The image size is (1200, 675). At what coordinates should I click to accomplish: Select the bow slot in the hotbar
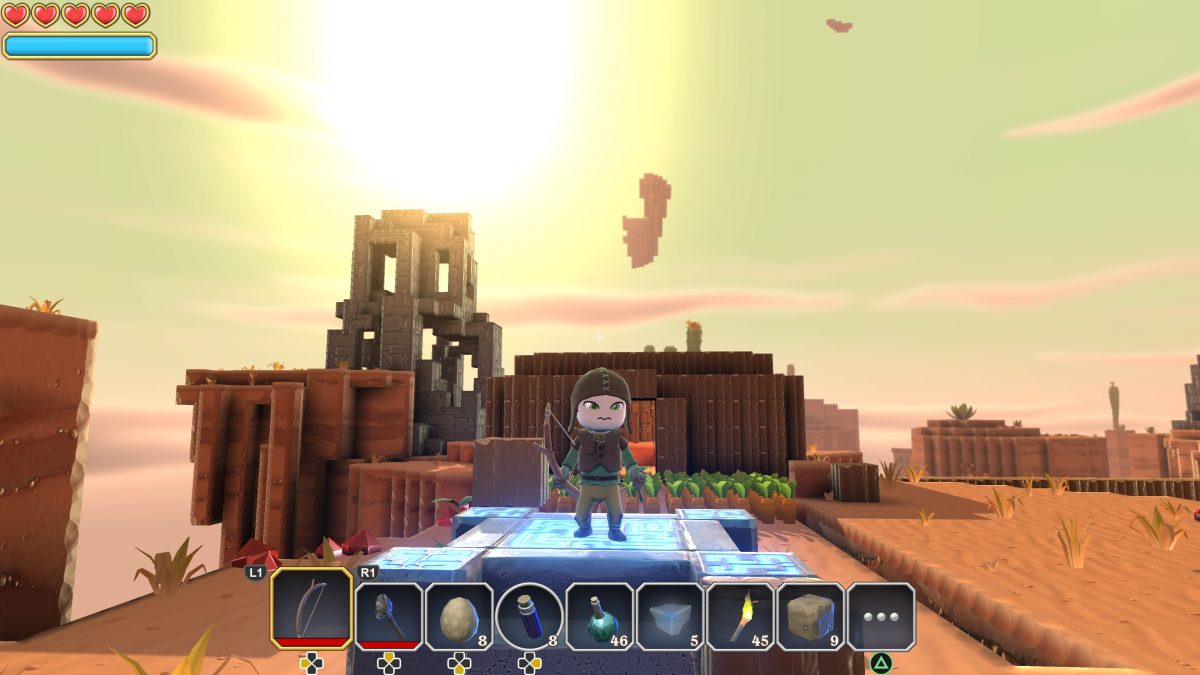(x=311, y=608)
